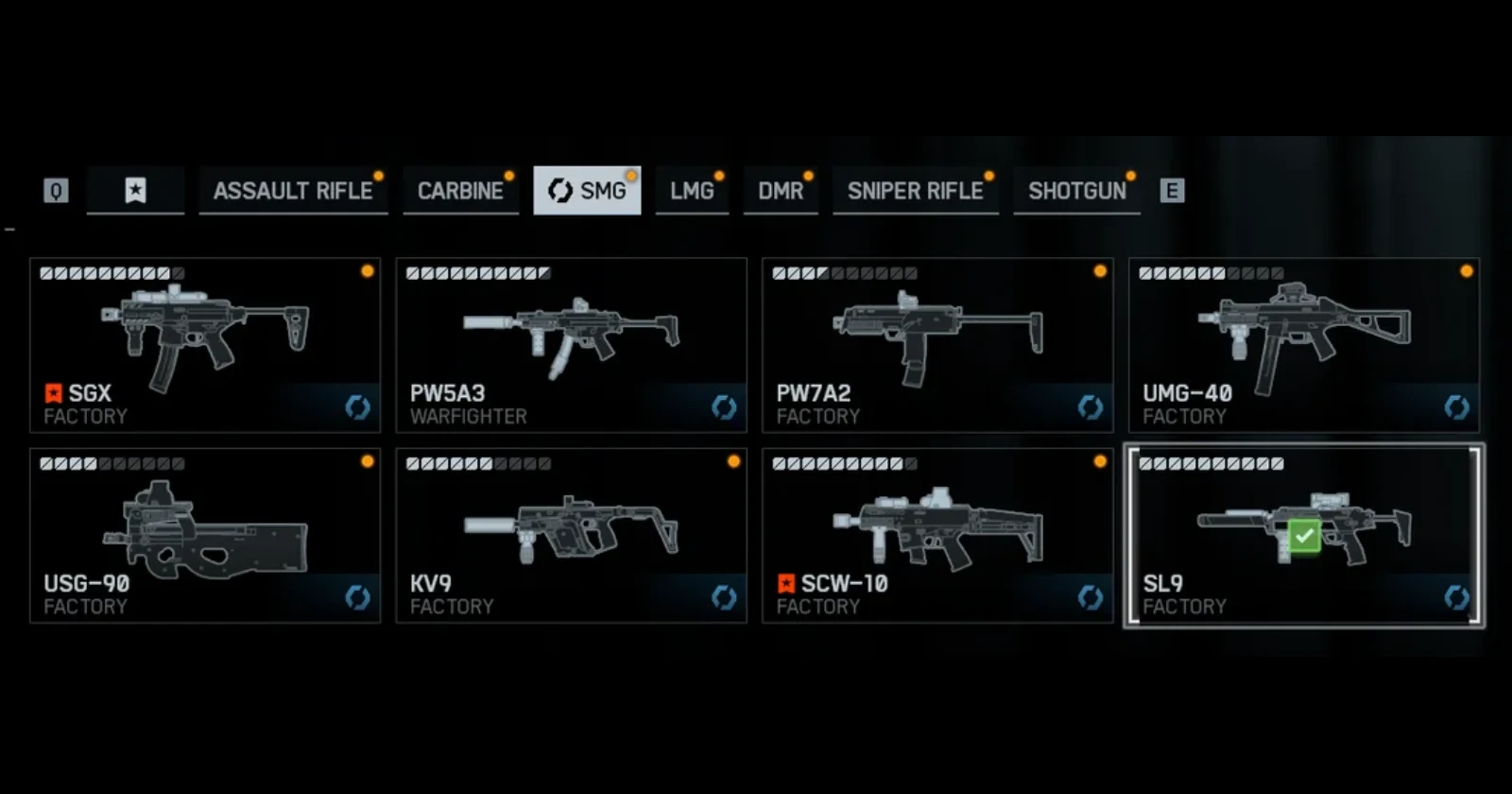Click the swap icon on the PW7A2 card
This screenshot has height=794, width=1512.
pos(1091,407)
